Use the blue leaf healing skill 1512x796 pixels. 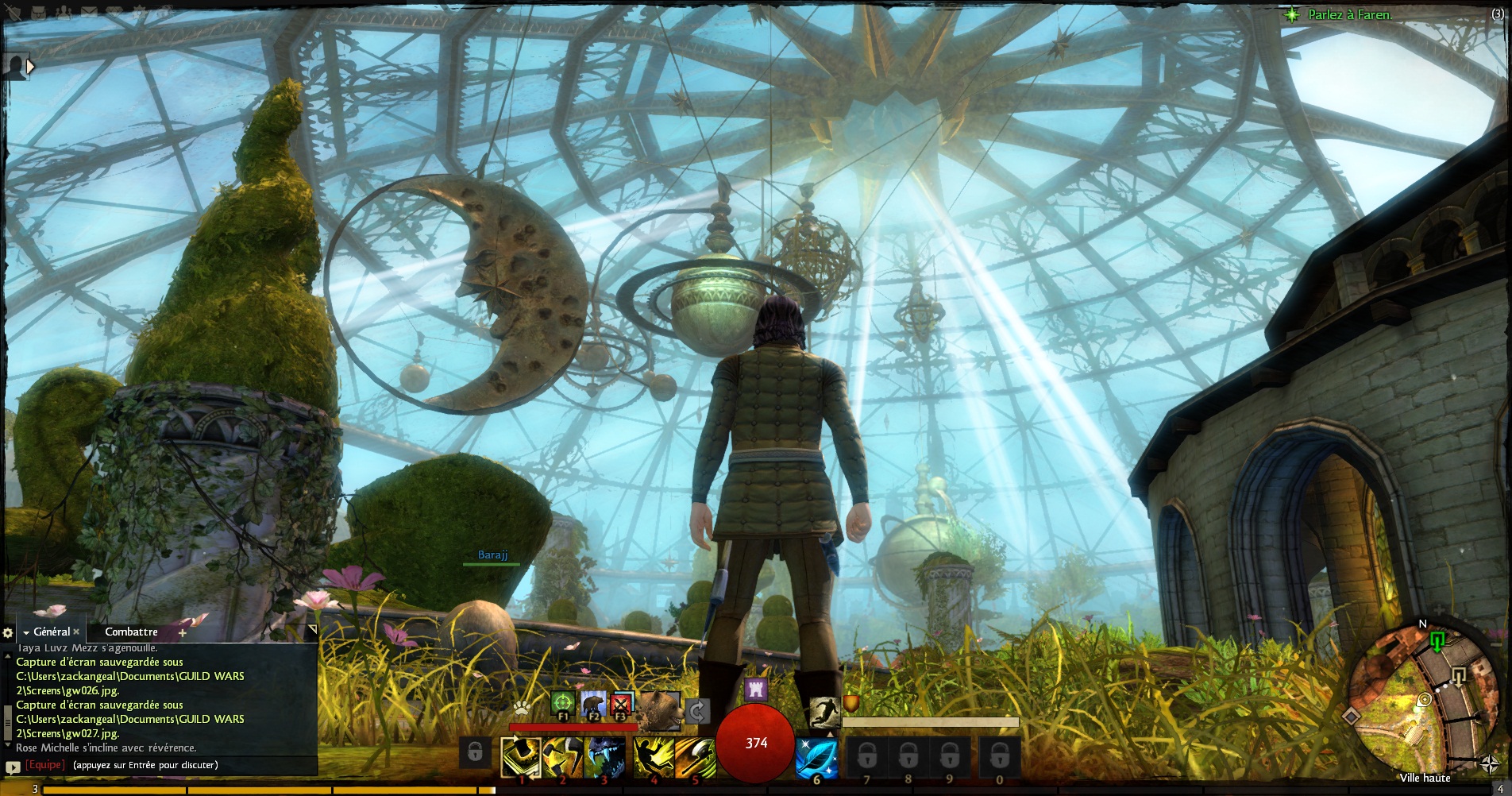pos(816,756)
